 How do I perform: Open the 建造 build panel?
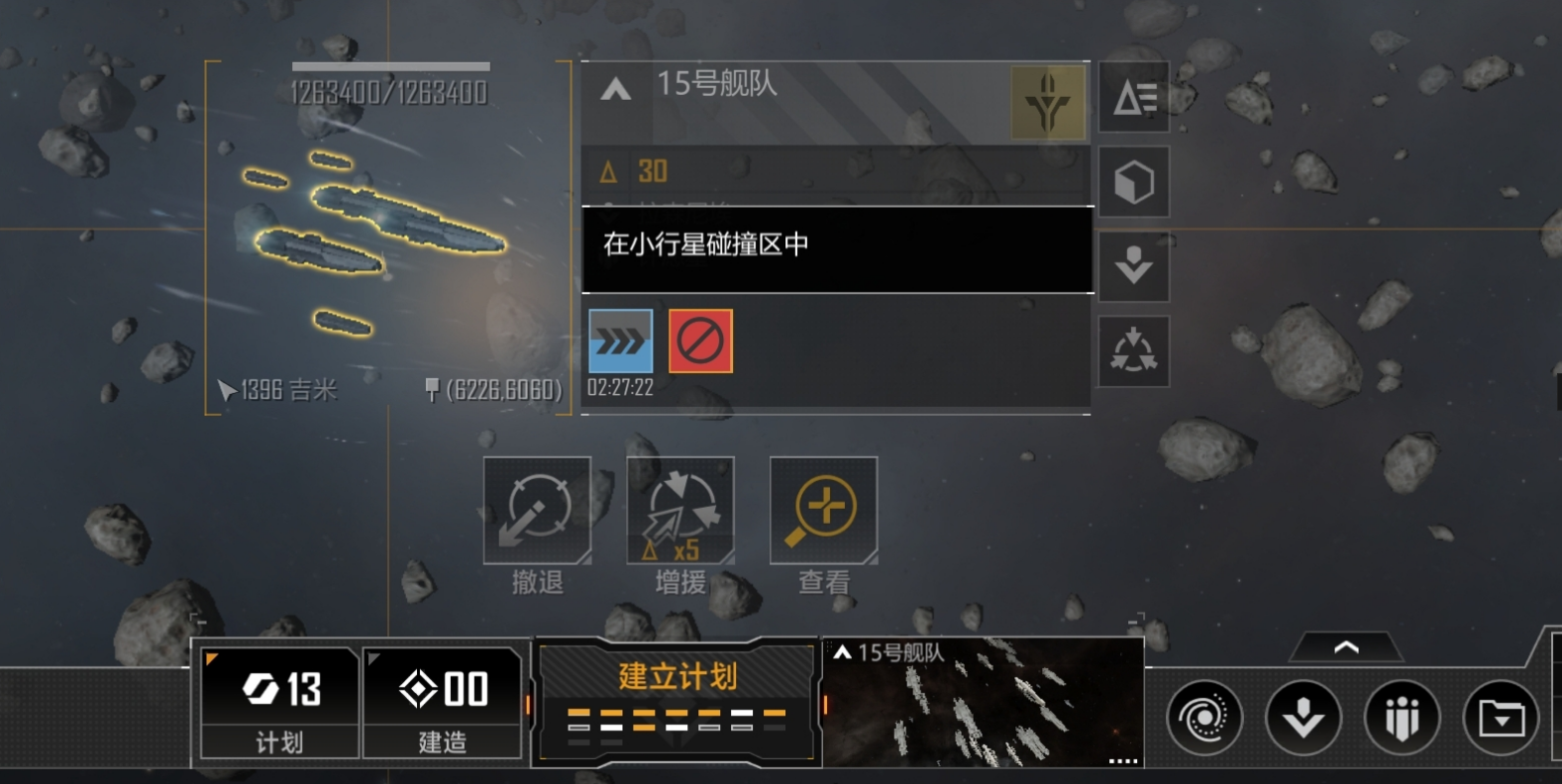[x=442, y=703]
